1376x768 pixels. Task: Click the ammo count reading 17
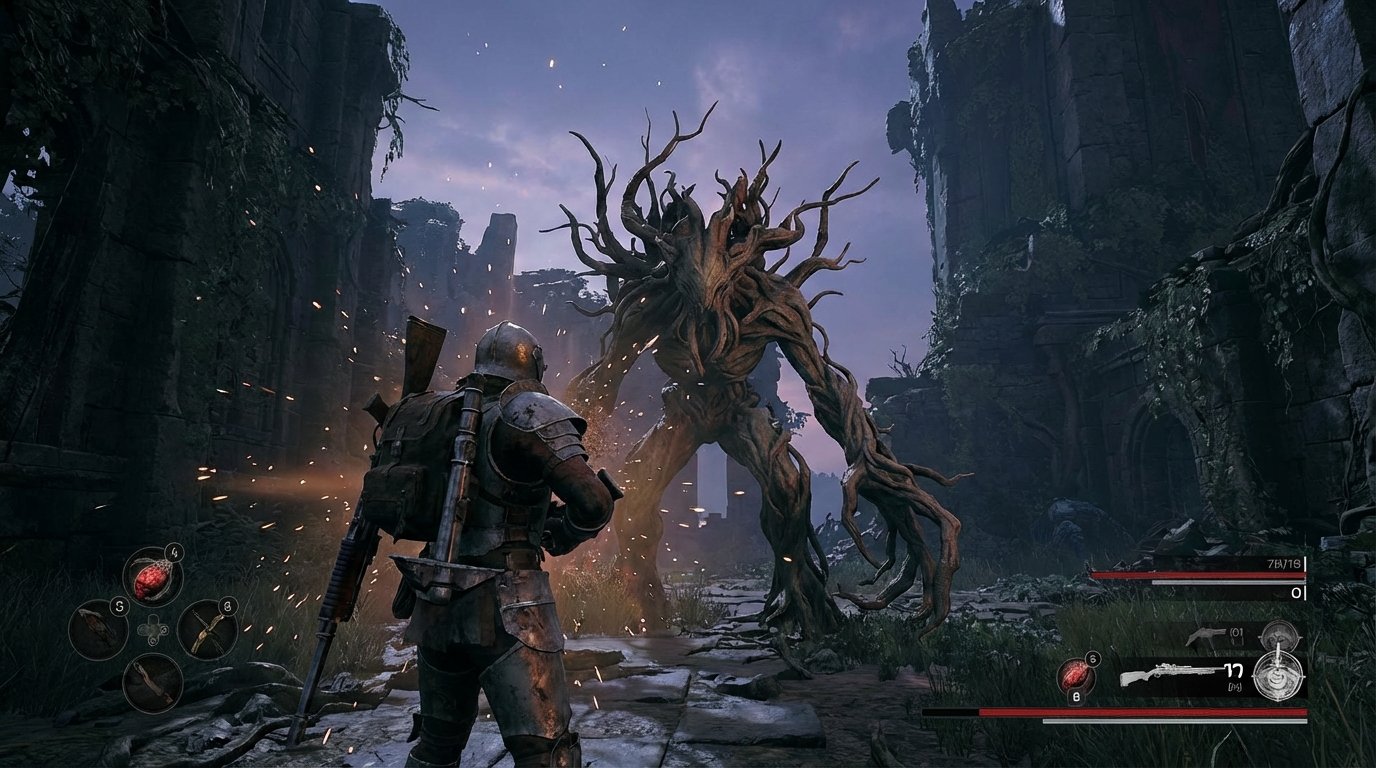point(1233,671)
